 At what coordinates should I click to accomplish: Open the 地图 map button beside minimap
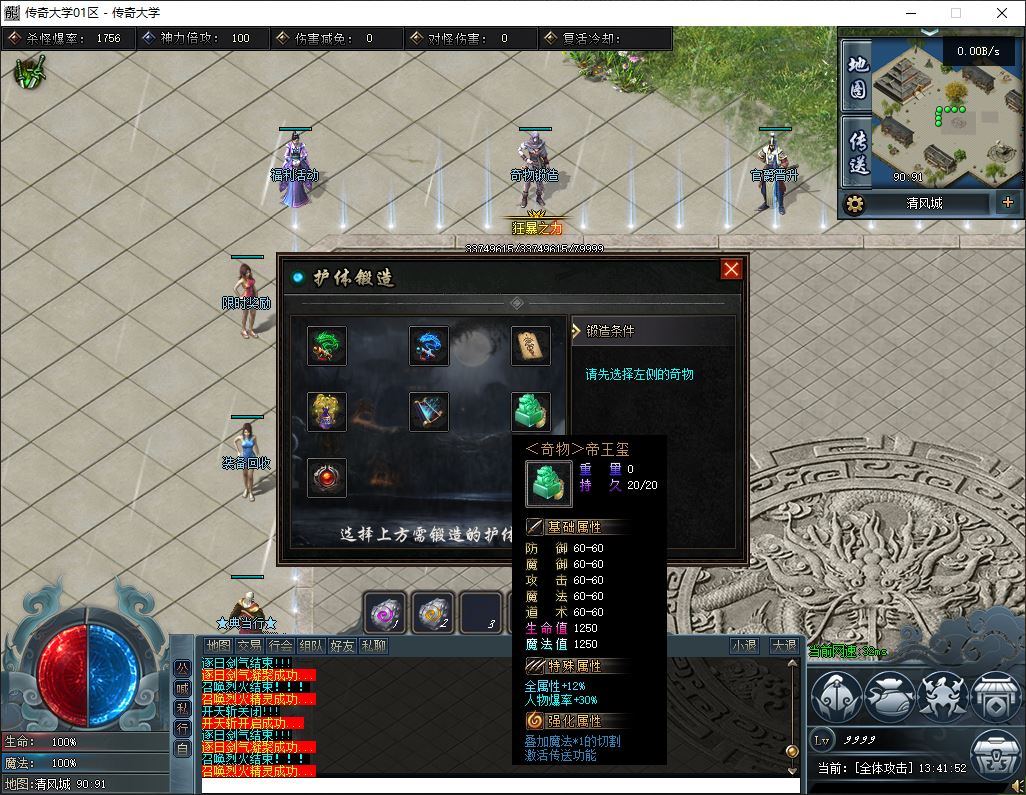858,78
